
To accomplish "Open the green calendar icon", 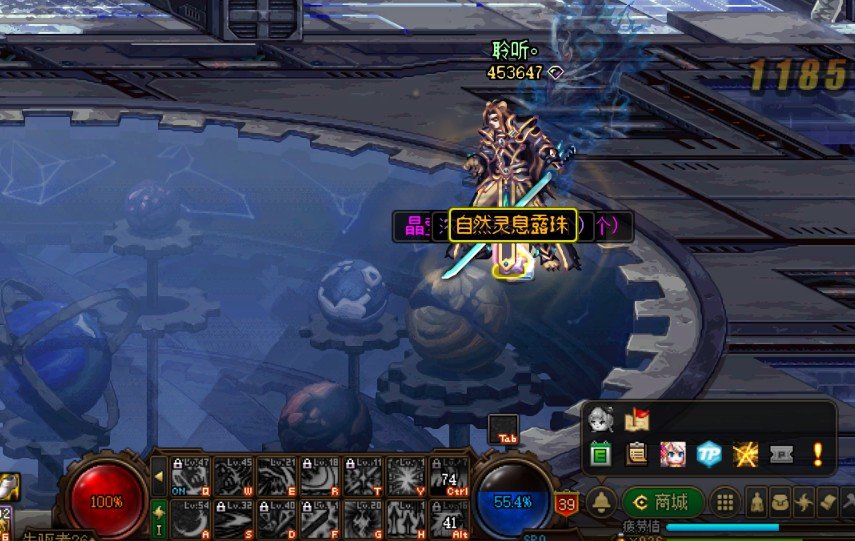I will click(600, 454).
